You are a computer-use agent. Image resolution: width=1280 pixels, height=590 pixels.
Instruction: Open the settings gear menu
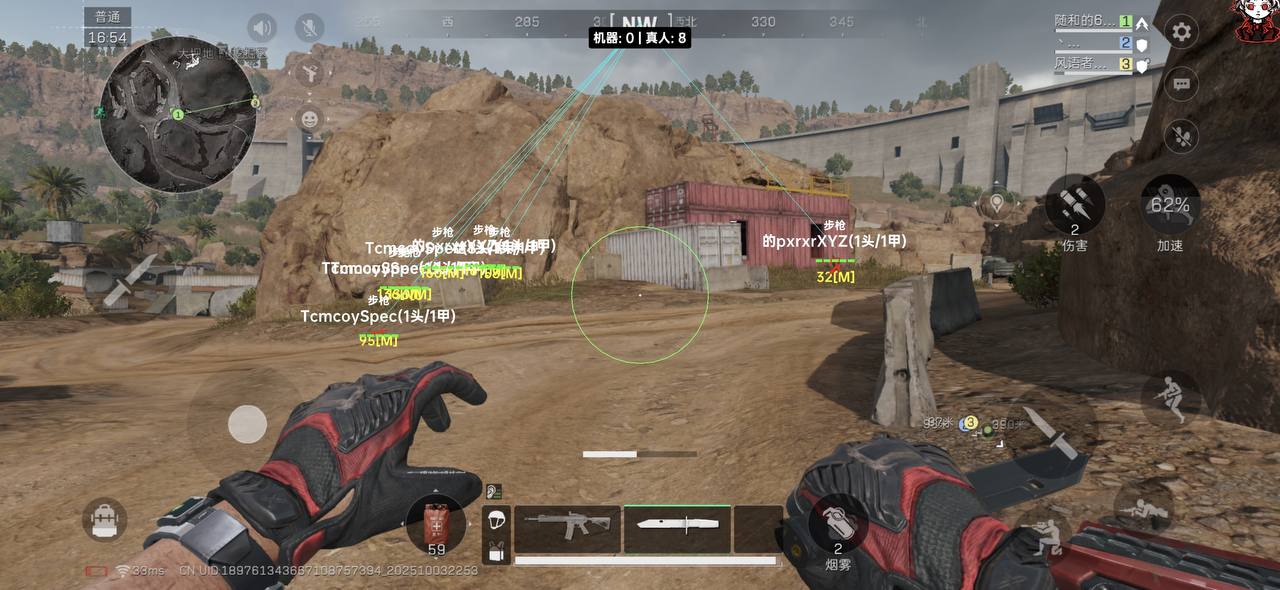(x=1182, y=32)
